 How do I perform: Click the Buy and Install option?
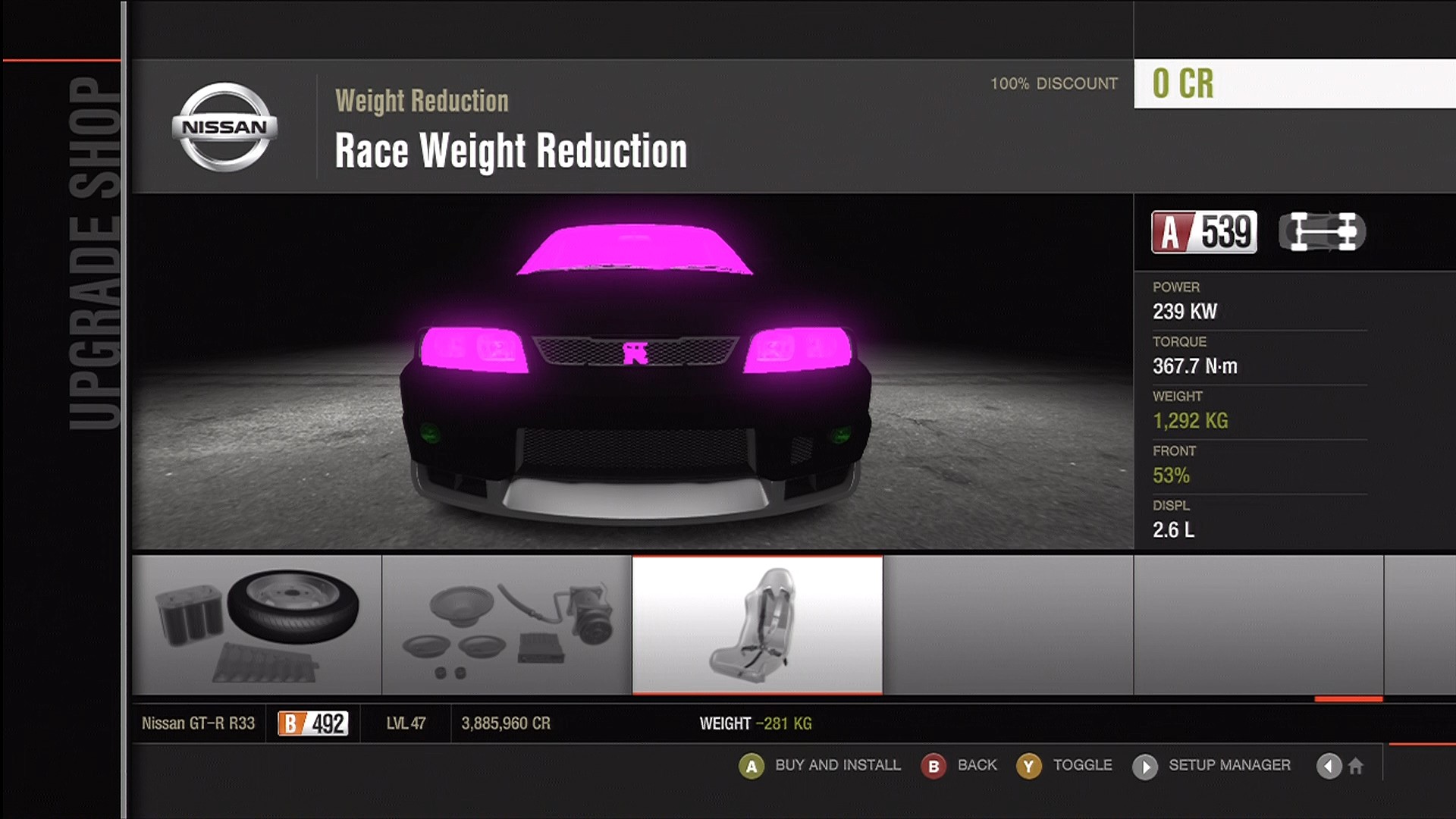click(821, 766)
